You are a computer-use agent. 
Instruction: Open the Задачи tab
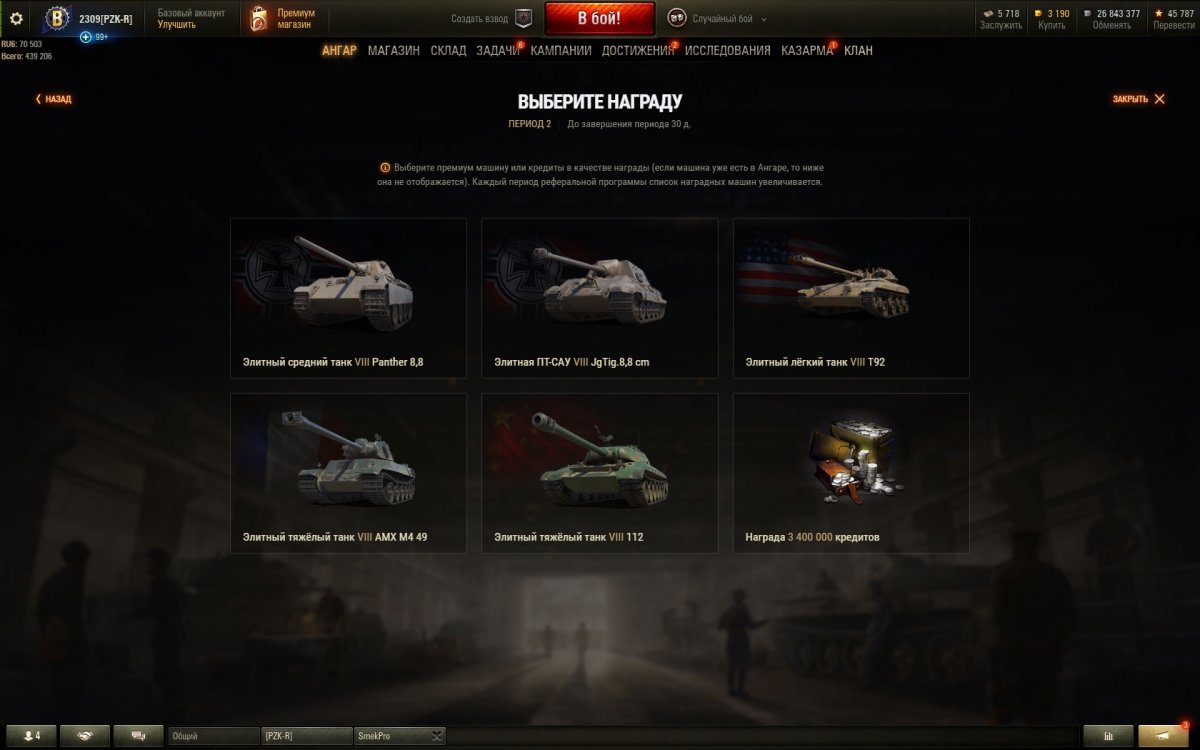(x=497, y=51)
